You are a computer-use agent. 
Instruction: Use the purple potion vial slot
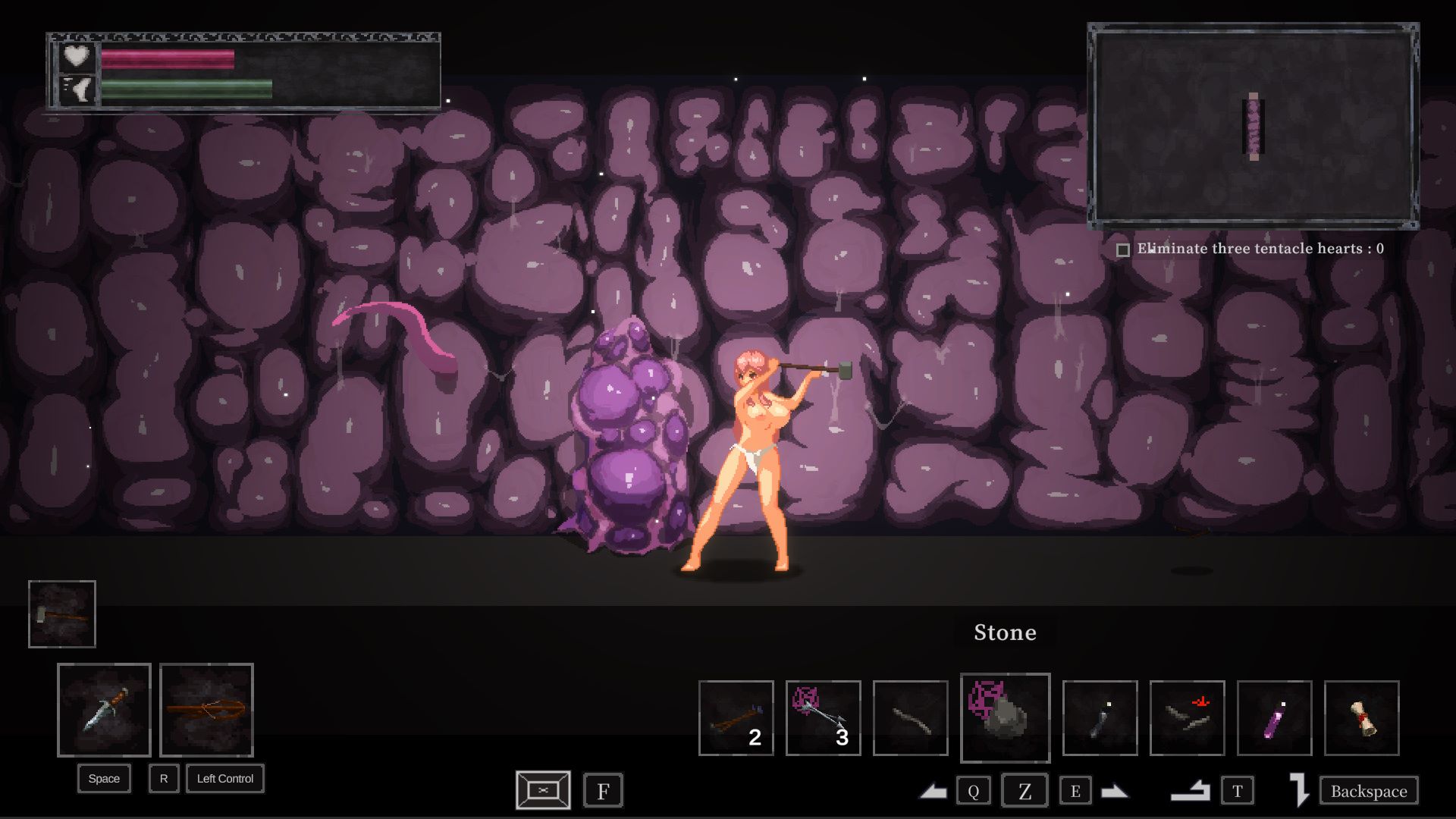pos(1274,718)
